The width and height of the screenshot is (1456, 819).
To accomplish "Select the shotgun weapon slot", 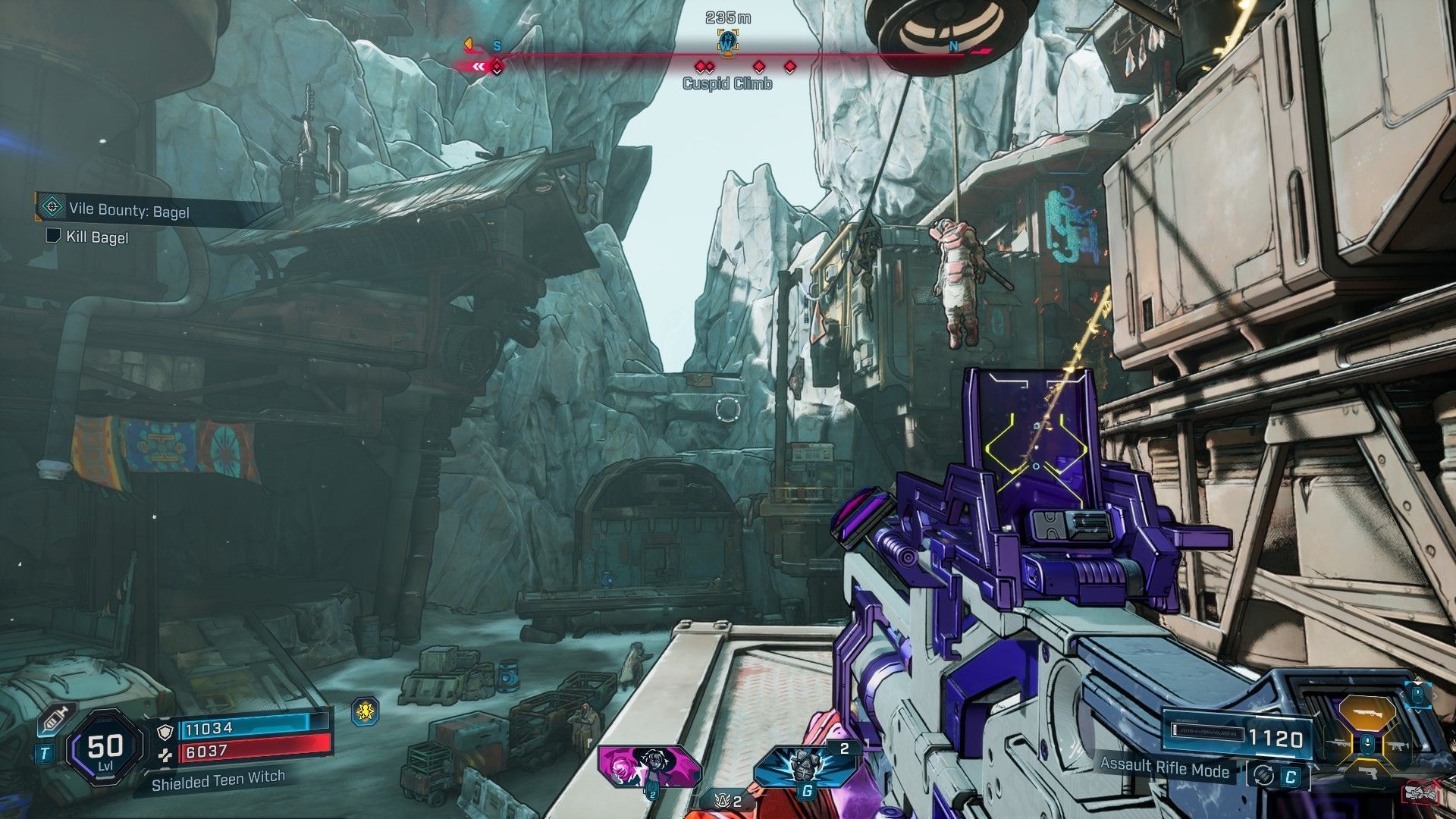I will [1367, 712].
